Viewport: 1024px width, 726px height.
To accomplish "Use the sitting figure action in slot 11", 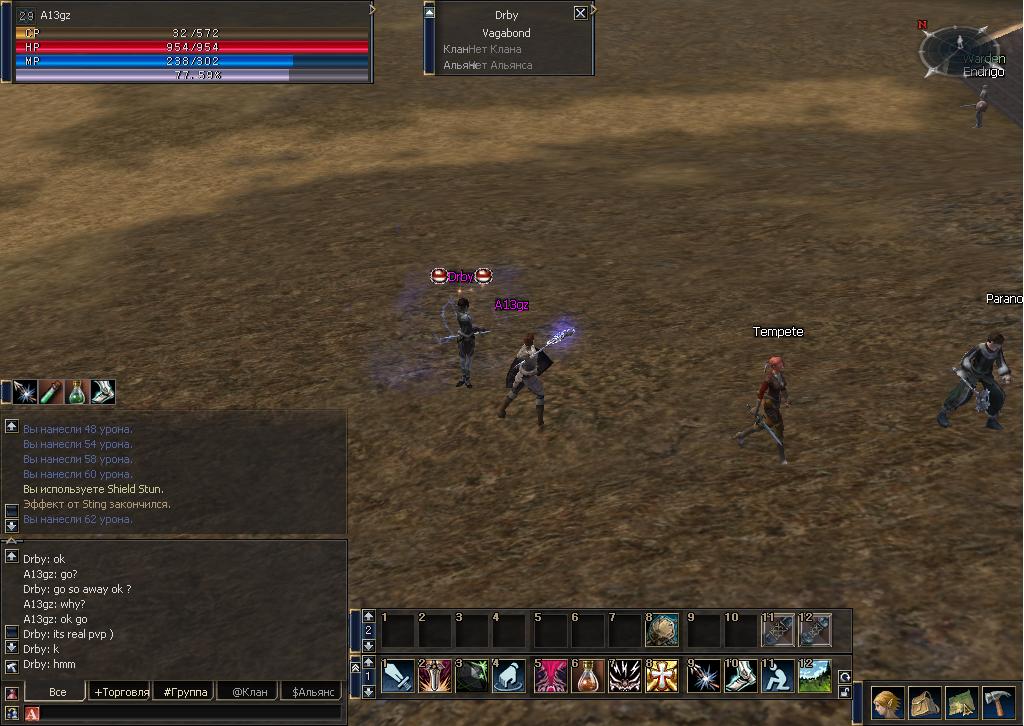I will [x=776, y=675].
